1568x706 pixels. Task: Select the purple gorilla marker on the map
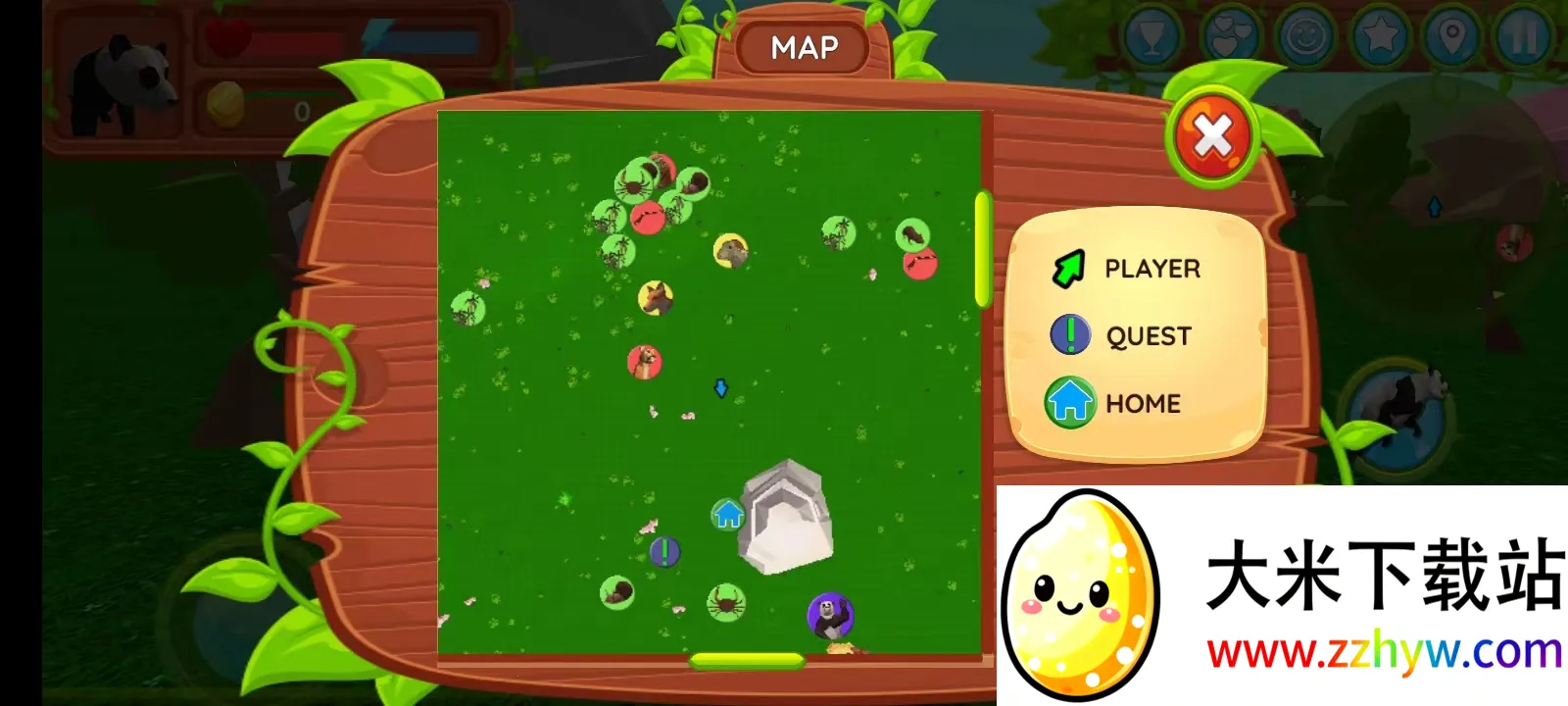(830, 616)
